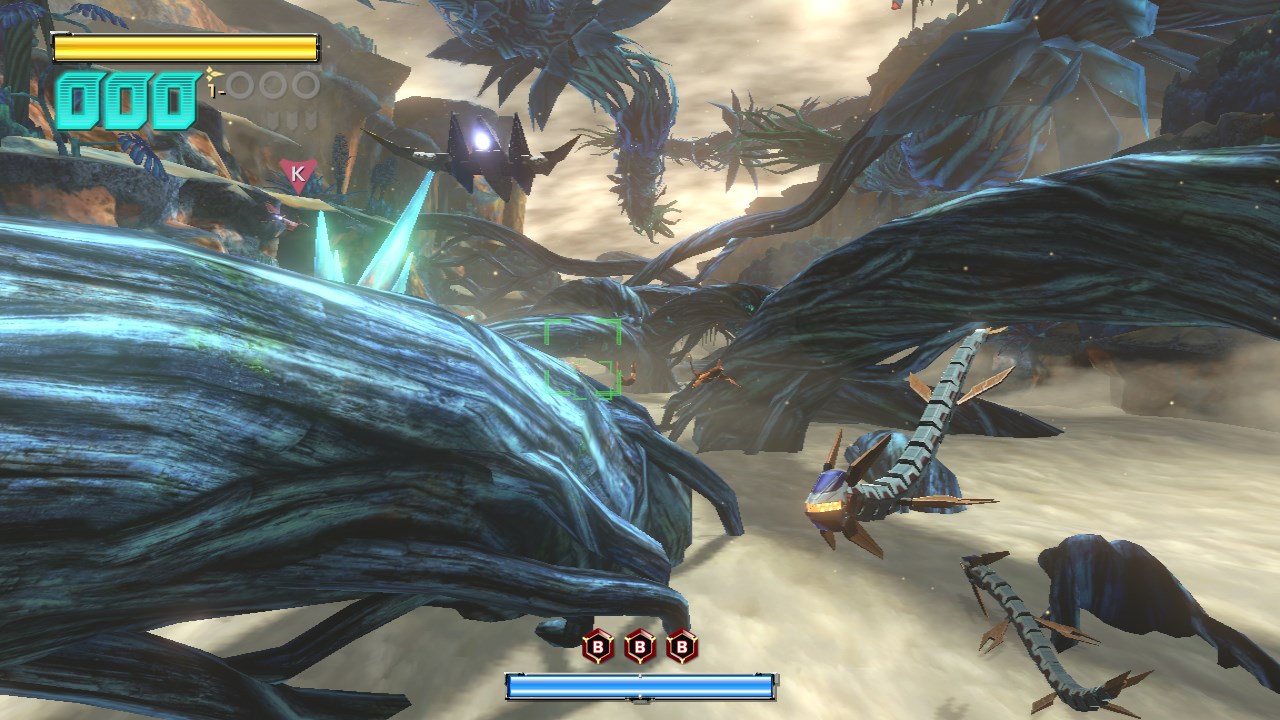Select the green targeting reticle
Viewport: 1280px width, 720px height.
click(x=583, y=358)
